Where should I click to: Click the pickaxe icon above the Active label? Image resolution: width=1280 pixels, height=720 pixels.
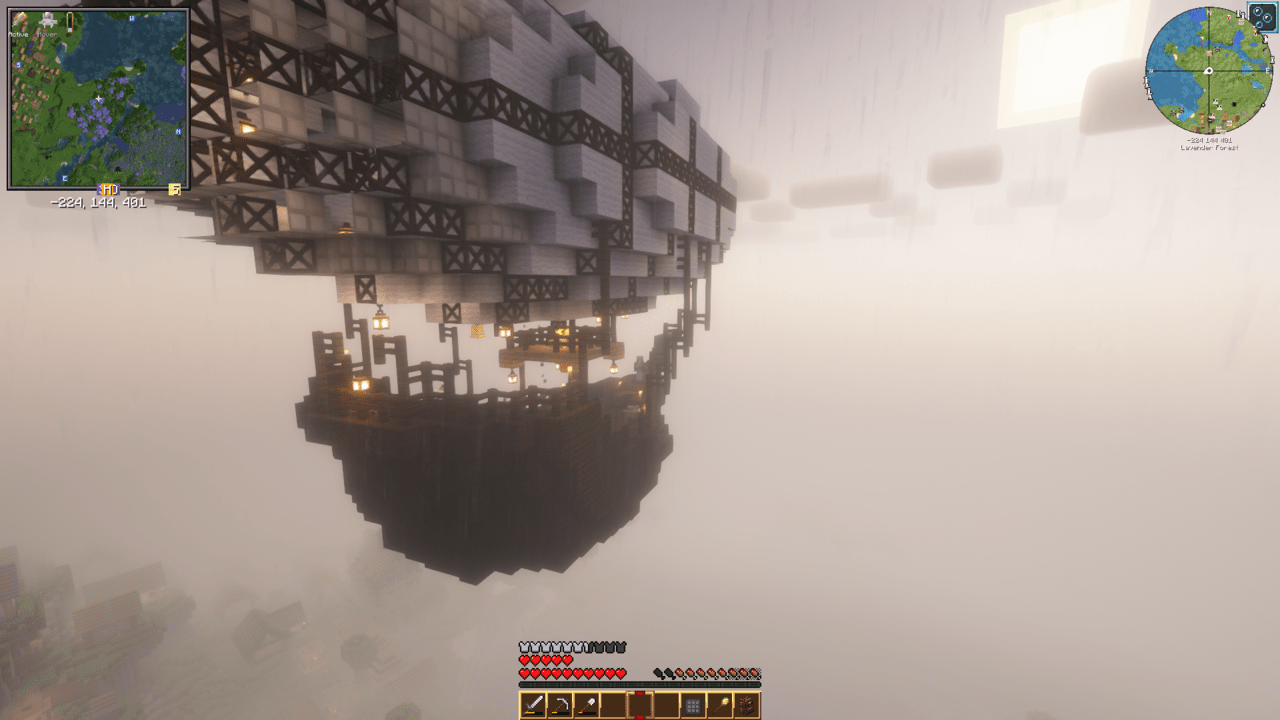pos(19,18)
